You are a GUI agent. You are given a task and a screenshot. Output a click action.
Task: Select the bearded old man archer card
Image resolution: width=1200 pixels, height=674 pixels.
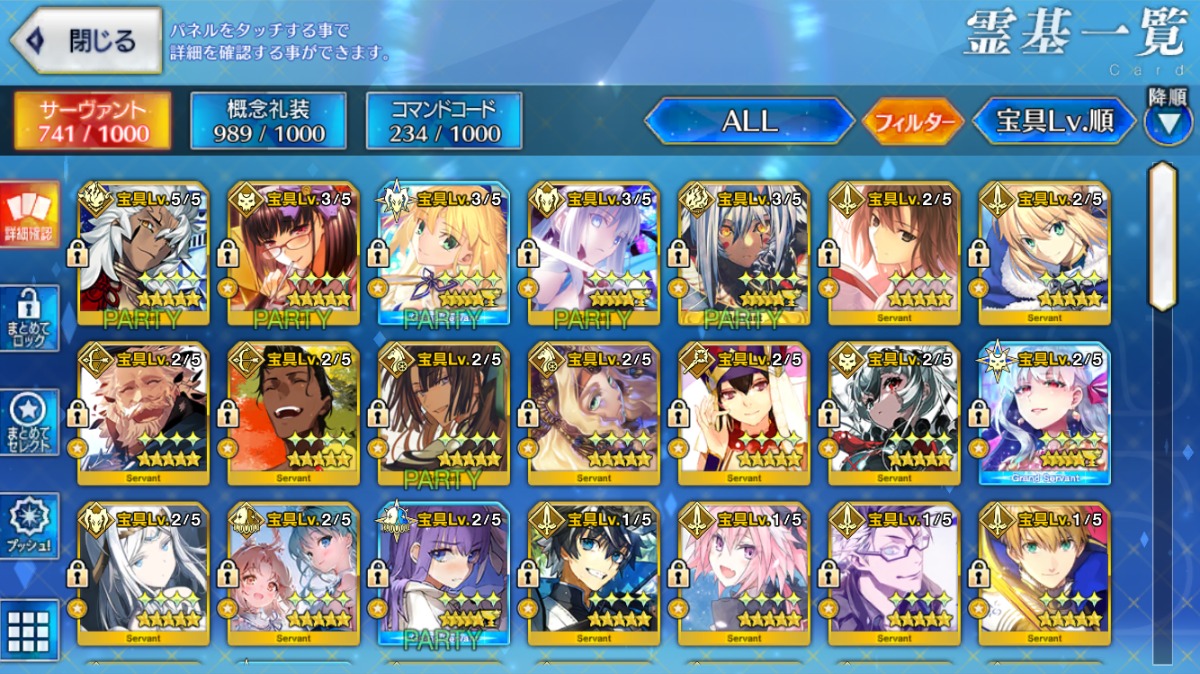[x=143, y=413]
